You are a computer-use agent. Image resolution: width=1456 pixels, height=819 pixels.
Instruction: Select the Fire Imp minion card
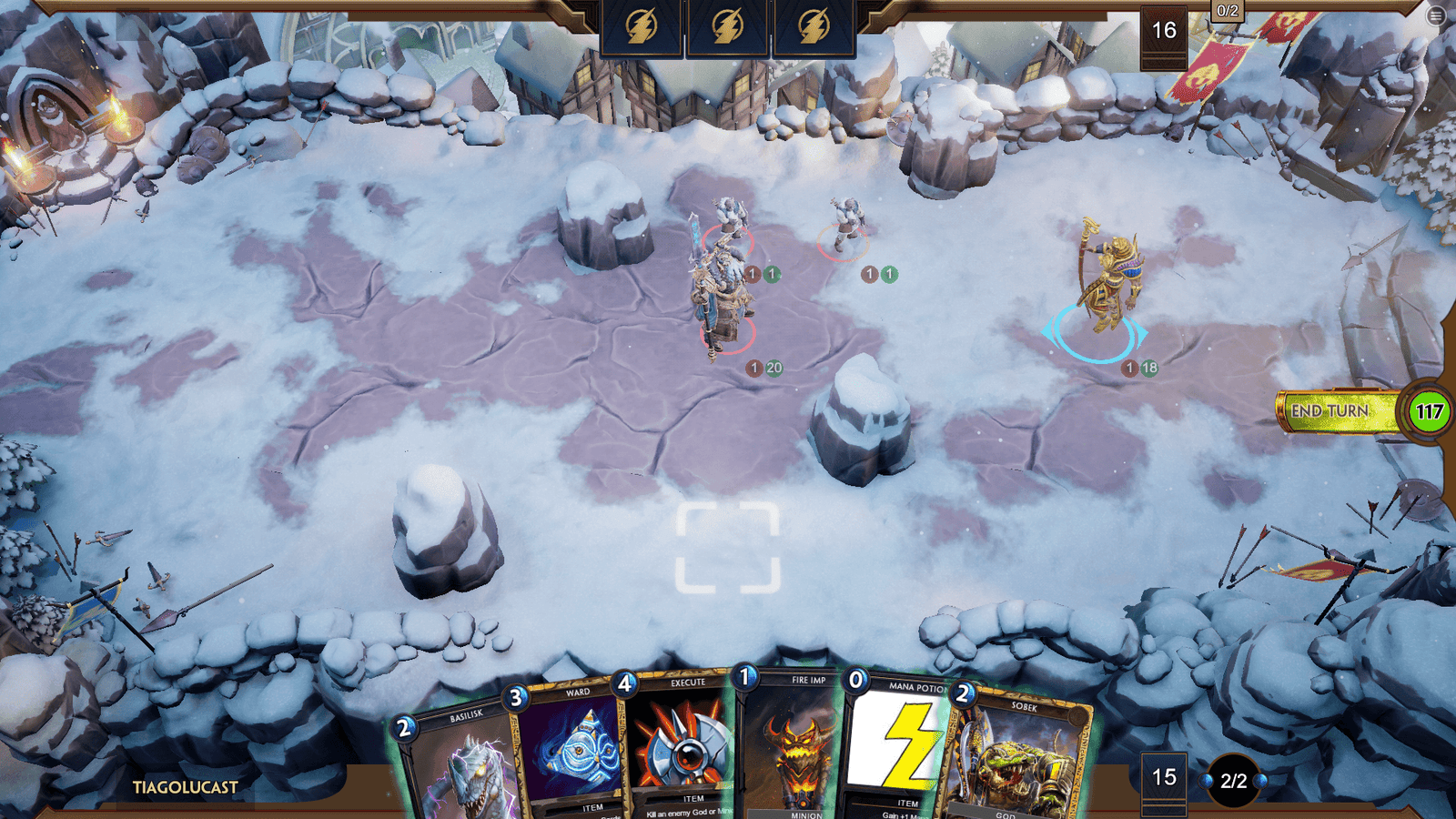(794, 746)
